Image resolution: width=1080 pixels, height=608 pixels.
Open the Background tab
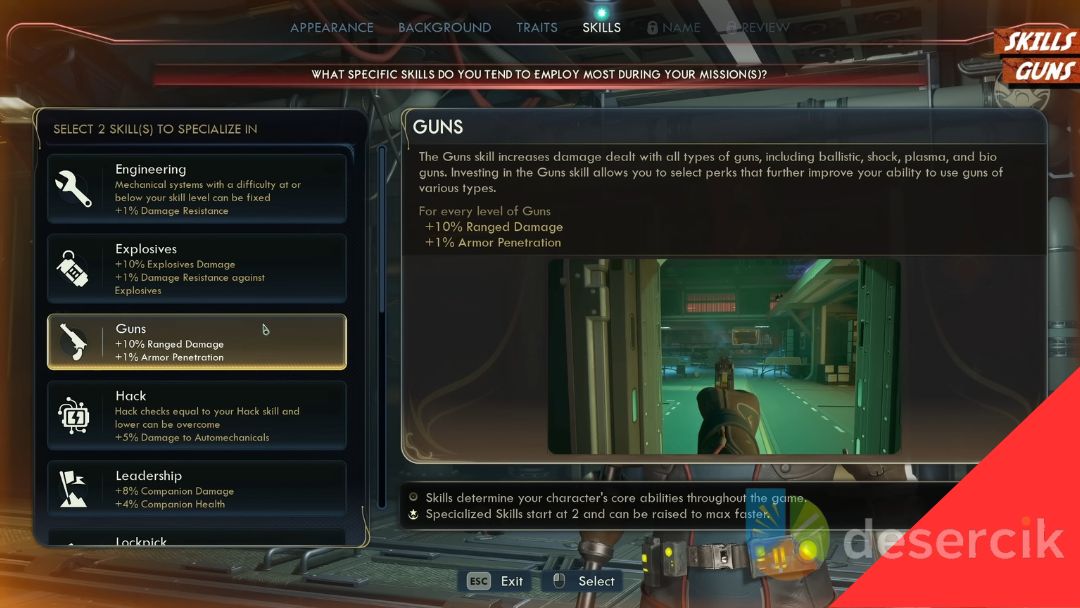coord(444,27)
